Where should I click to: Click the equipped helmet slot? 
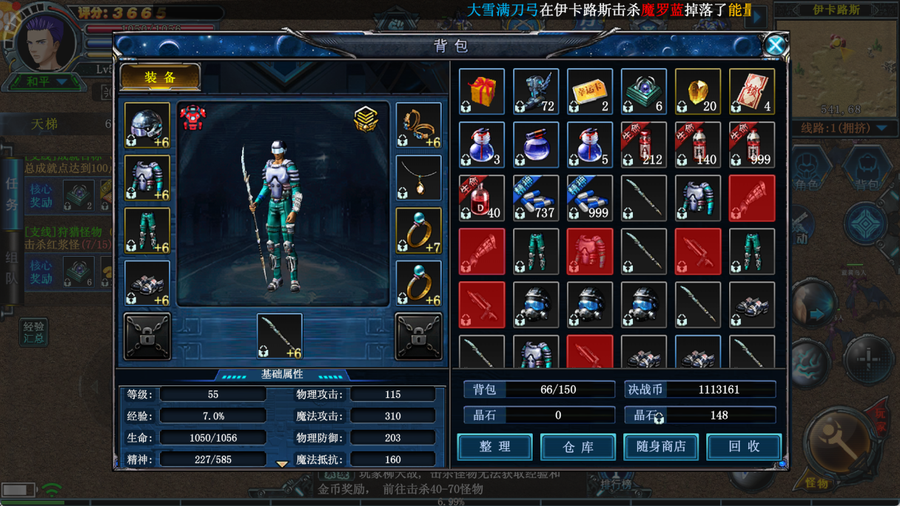(x=147, y=126)
